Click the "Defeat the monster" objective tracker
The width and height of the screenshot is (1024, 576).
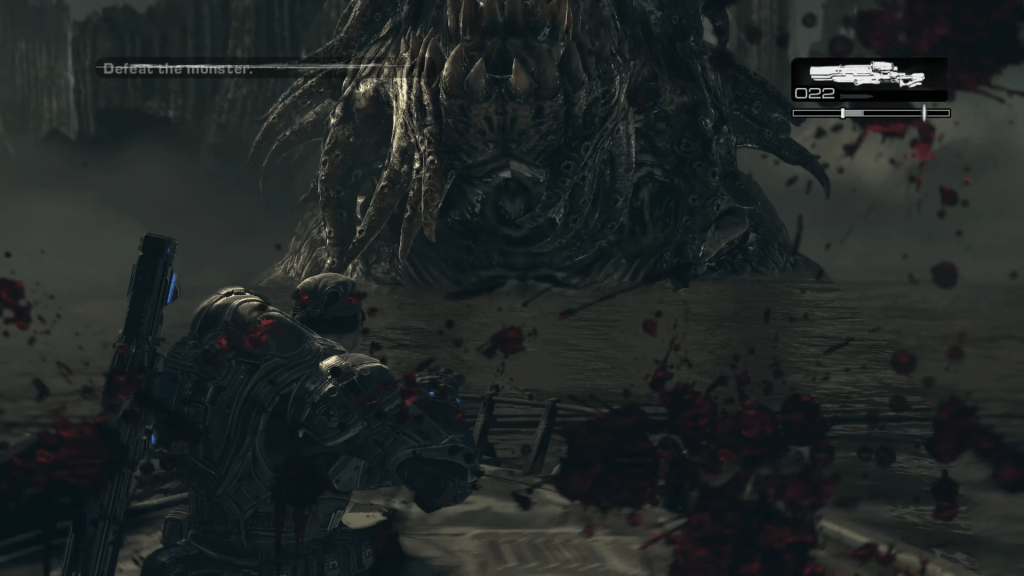(176, 69)
